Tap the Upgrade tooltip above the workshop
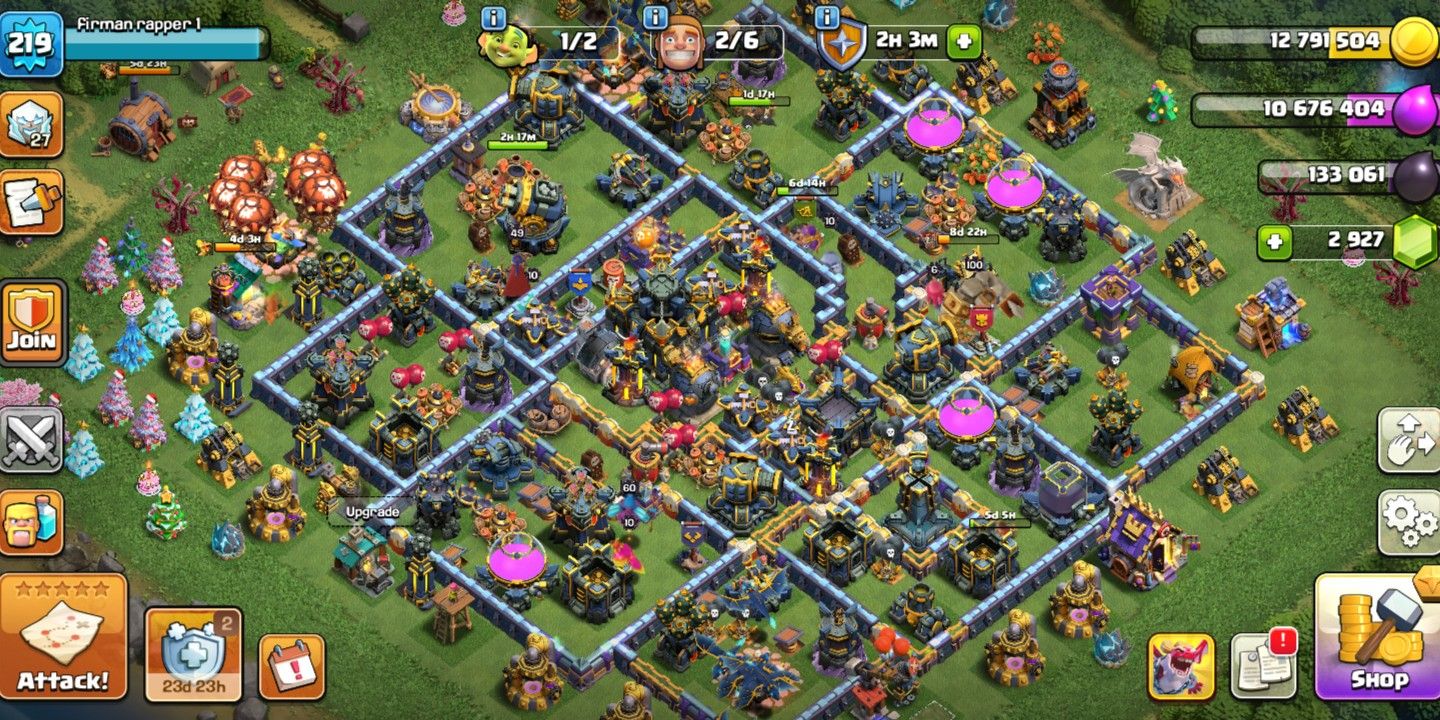Viewport: 1440px width, 720px height. click(372, 510)
